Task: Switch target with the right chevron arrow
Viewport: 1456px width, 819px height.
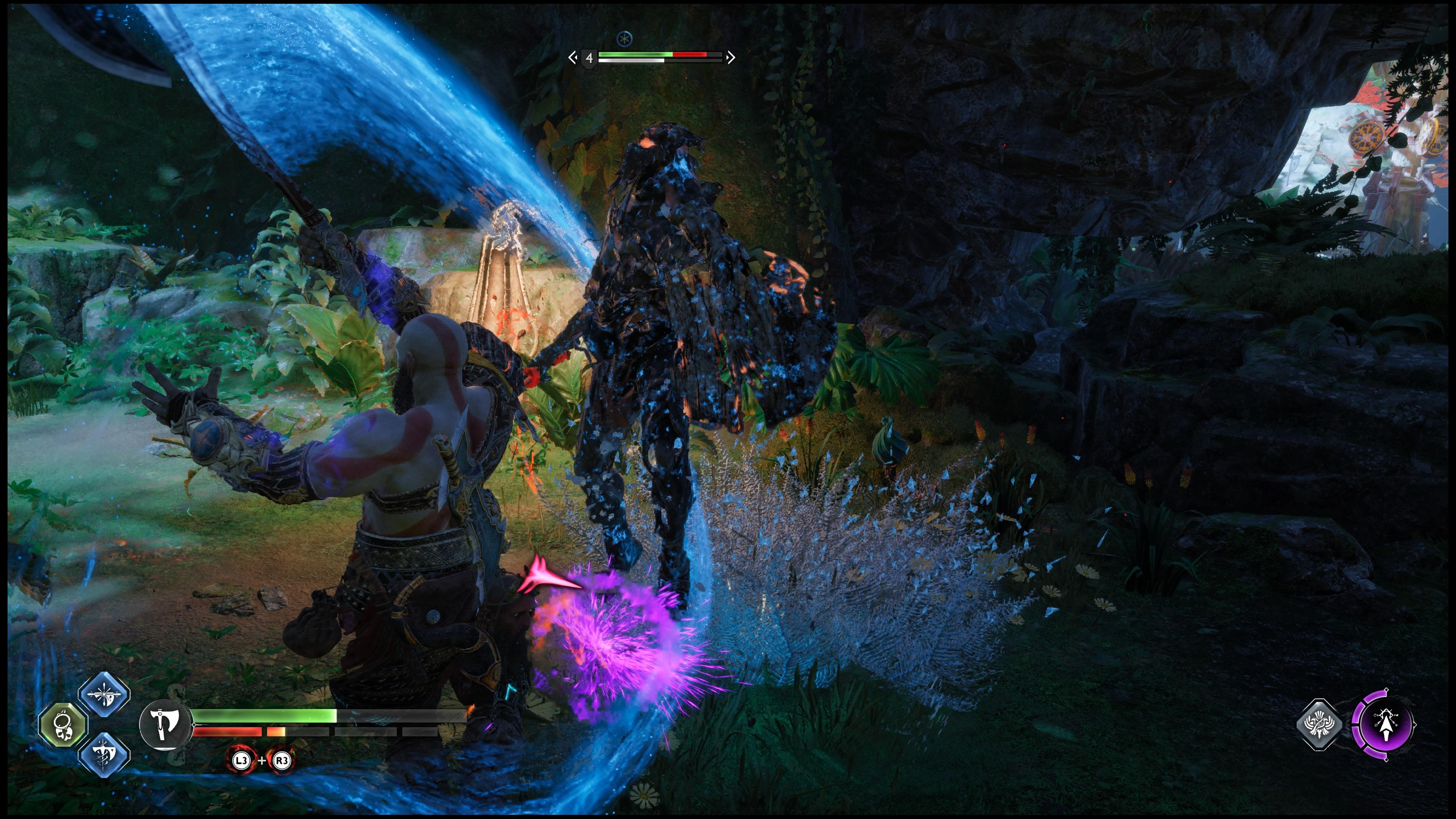Action: coord(731,57)
